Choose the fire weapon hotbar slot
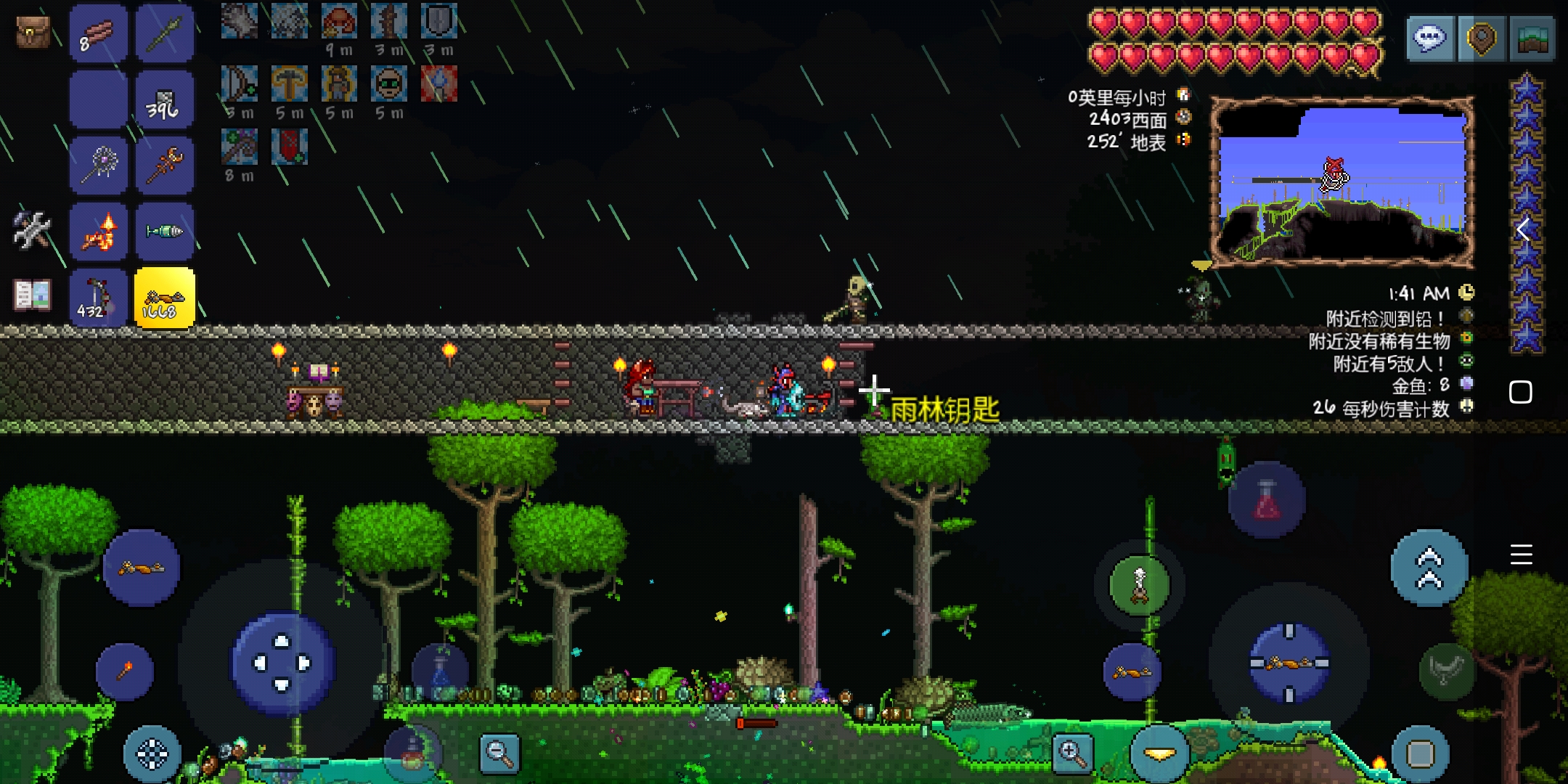1568x784 pixels. (x=98, y=232)
